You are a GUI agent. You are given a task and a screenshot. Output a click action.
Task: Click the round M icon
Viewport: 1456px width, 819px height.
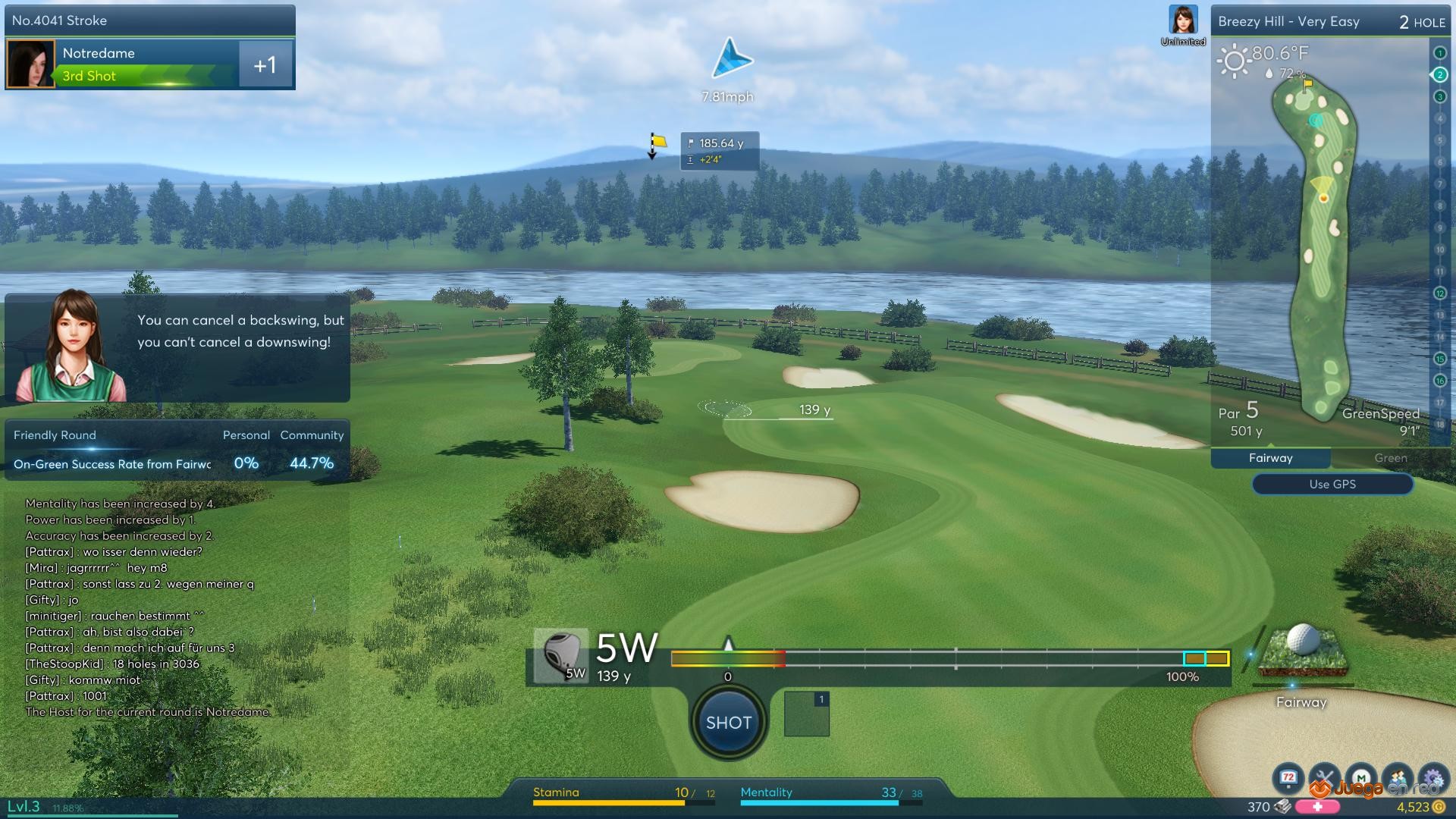pos(1361,777)
